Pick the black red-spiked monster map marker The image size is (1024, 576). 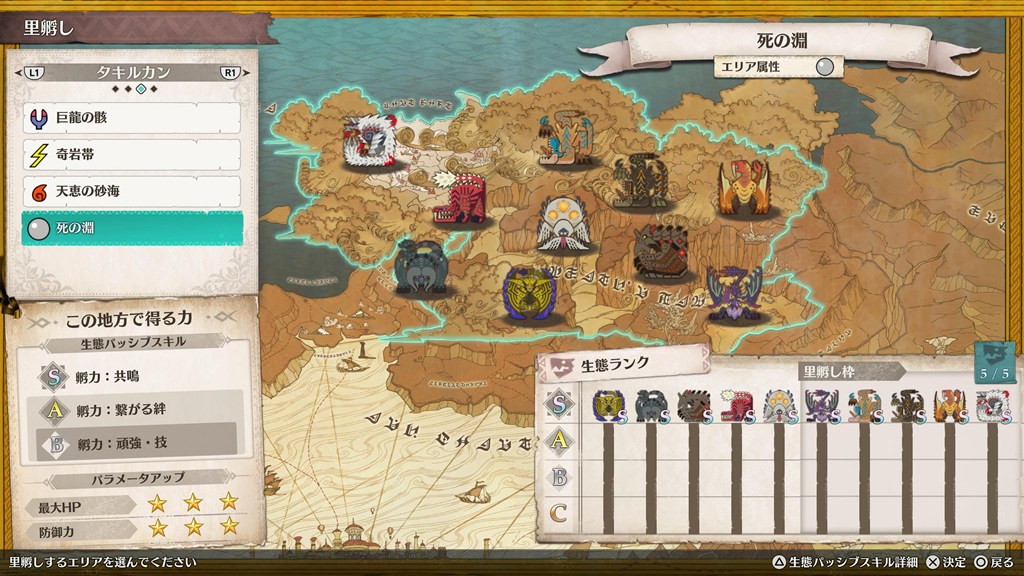click(662, 252)
